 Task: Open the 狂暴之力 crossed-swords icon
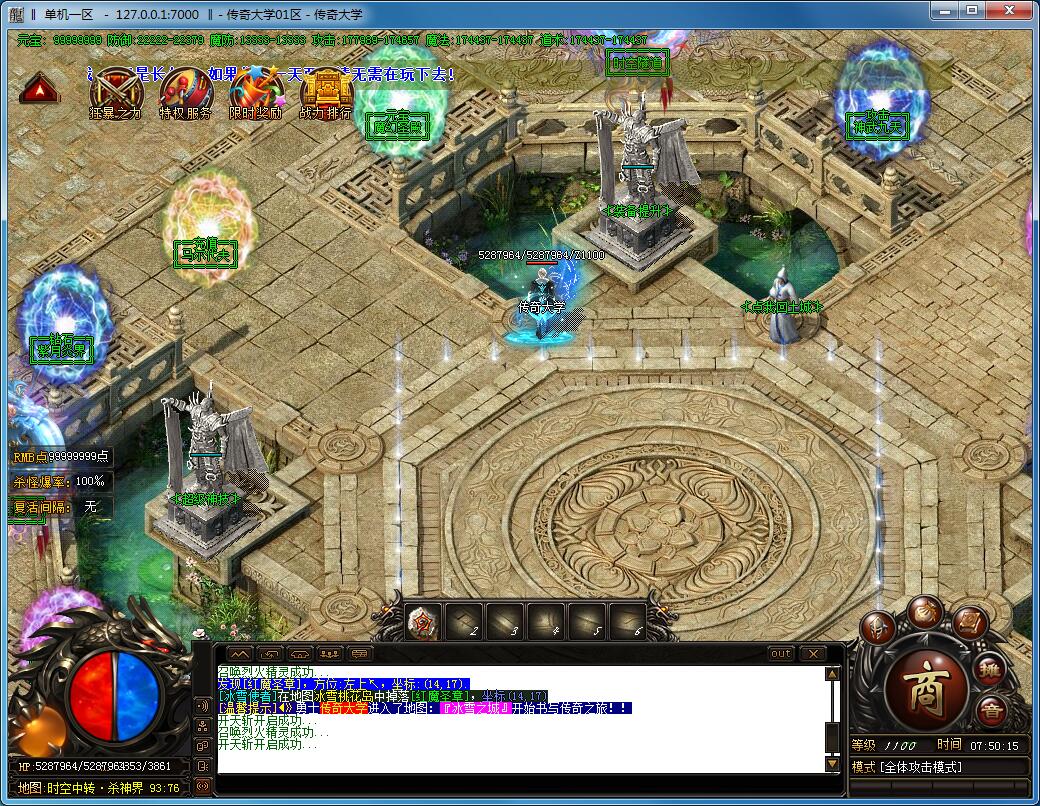tap(116, 90)
